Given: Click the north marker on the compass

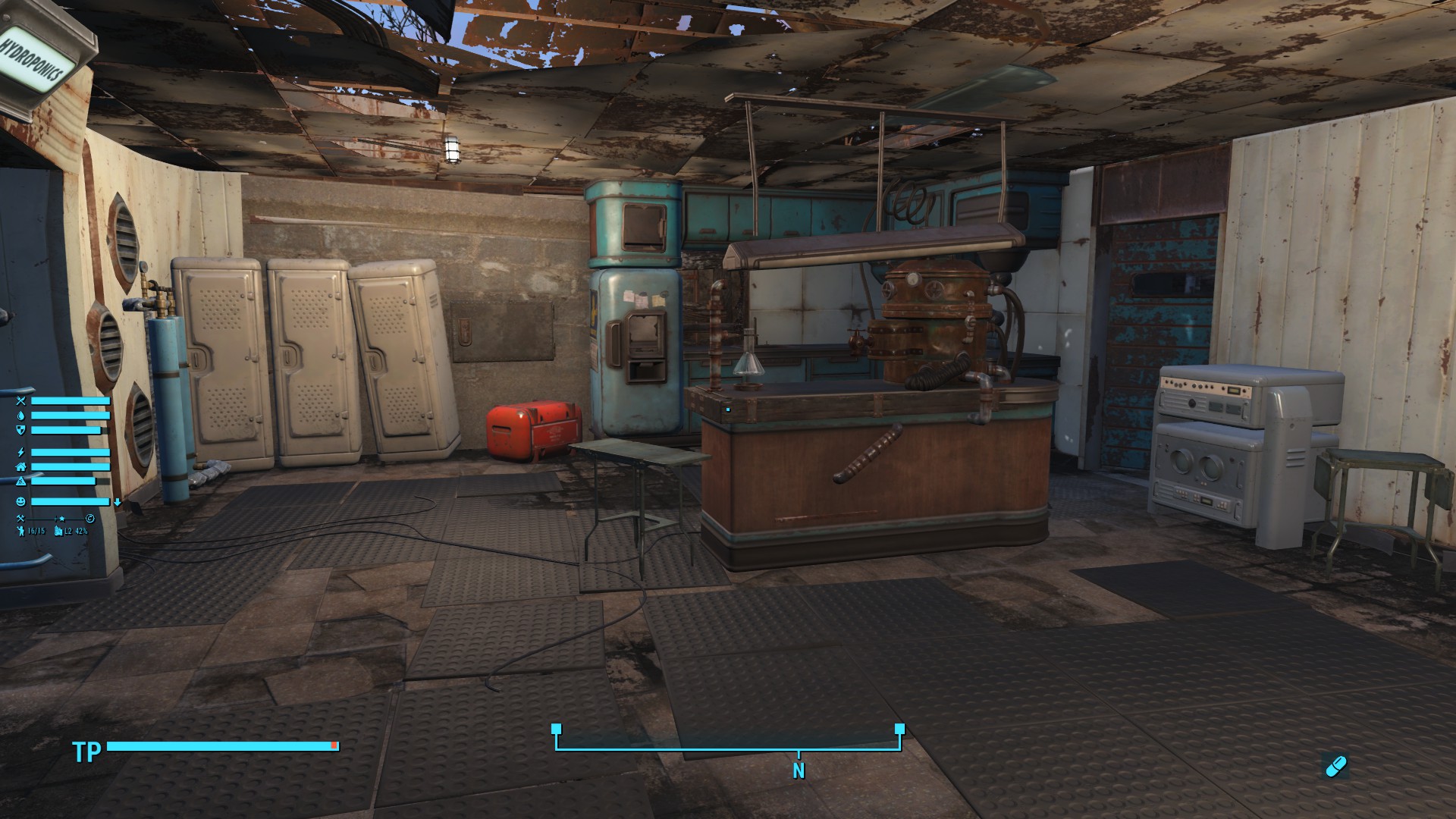Looking at the screenshot, I should [799, 770].
